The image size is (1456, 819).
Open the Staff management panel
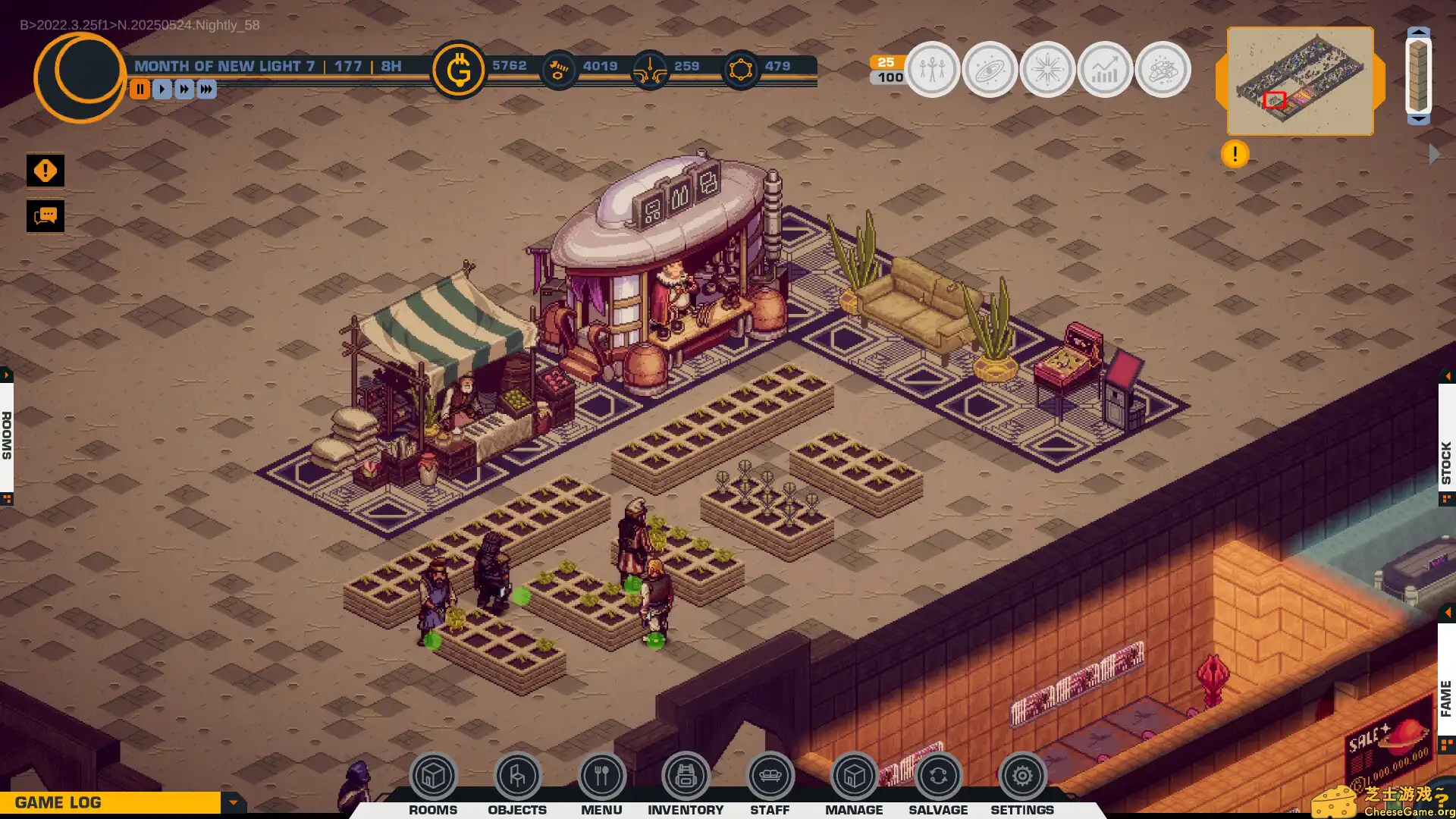pos(770,776)
